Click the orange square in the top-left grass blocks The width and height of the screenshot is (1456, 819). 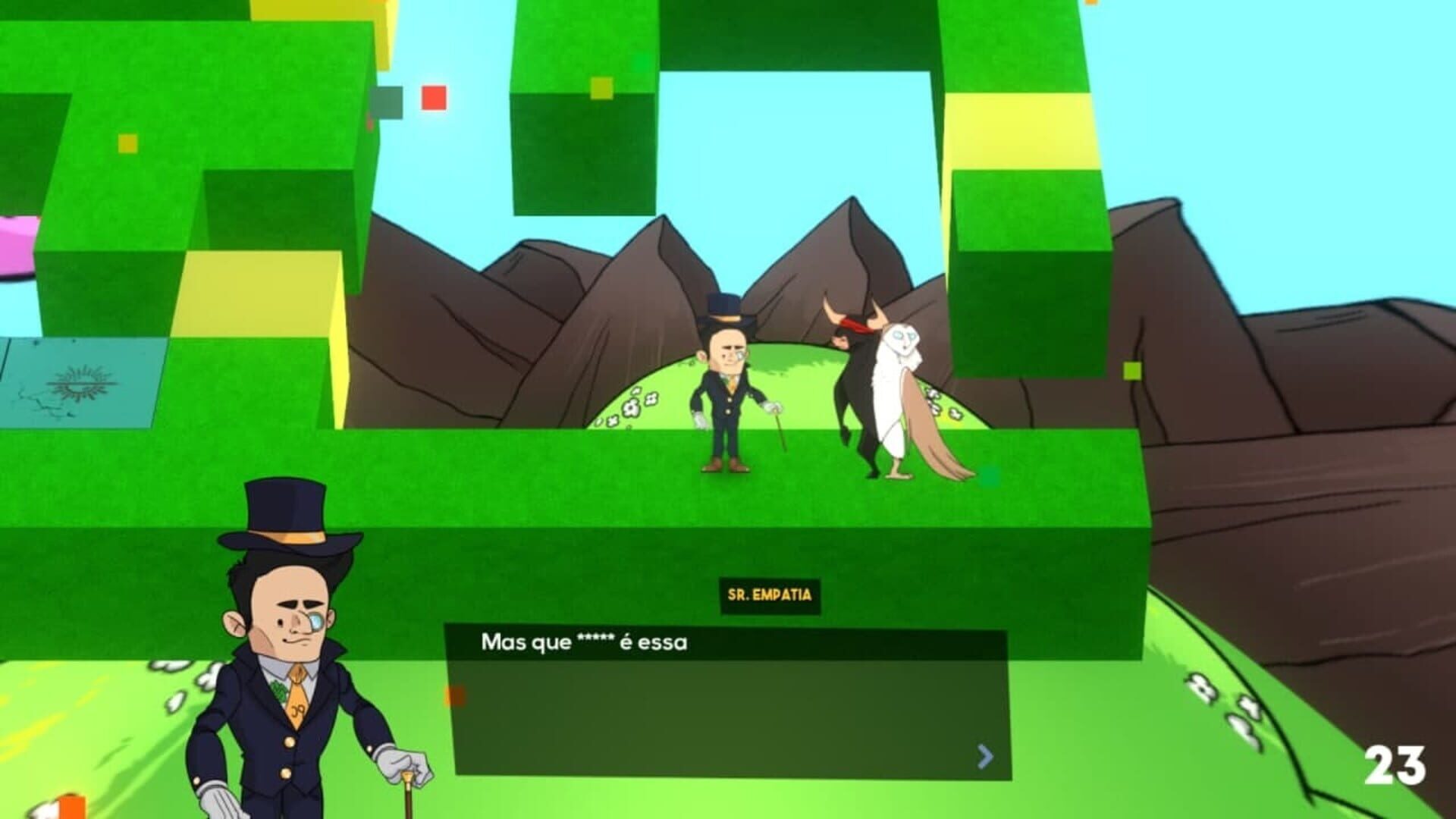[128, 143]
